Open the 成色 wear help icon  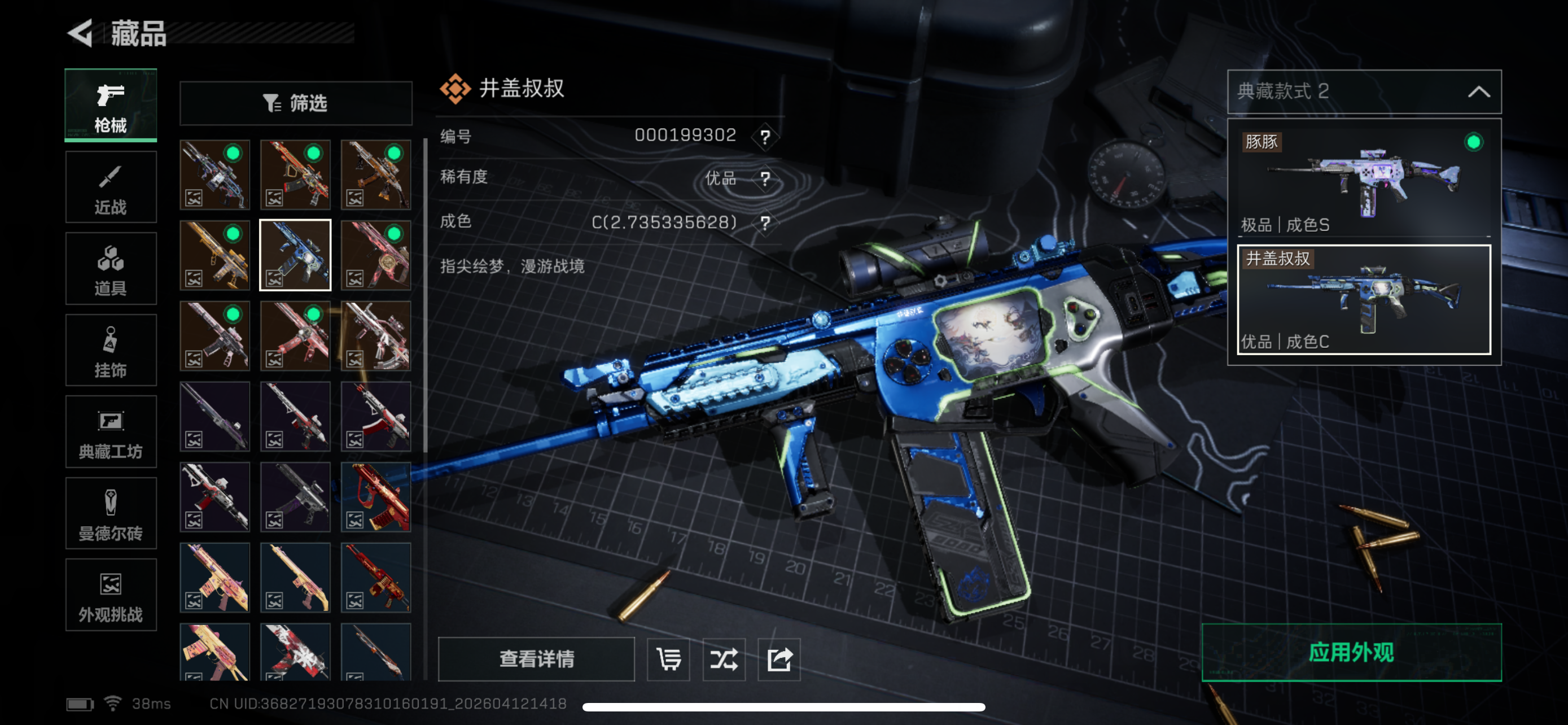tap(765, 223)
